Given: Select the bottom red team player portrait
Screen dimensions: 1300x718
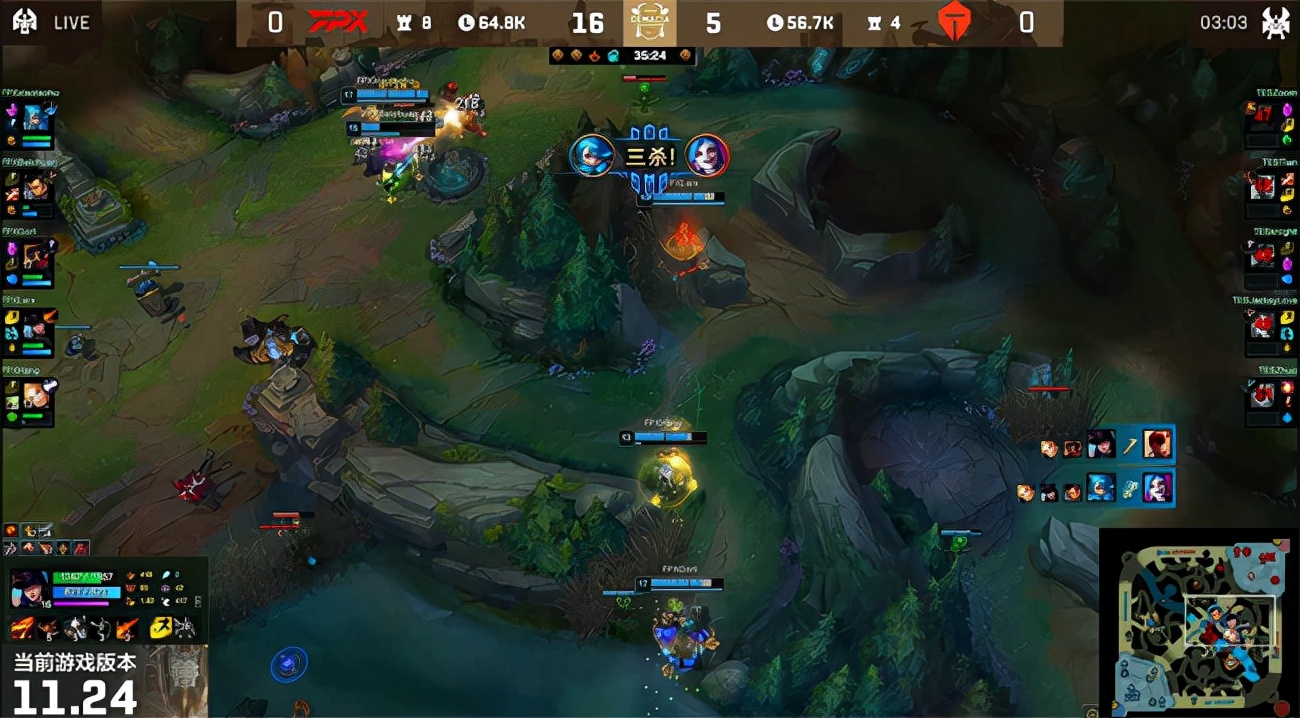Looking at the screenshot, I should (x=1263, y=394).
